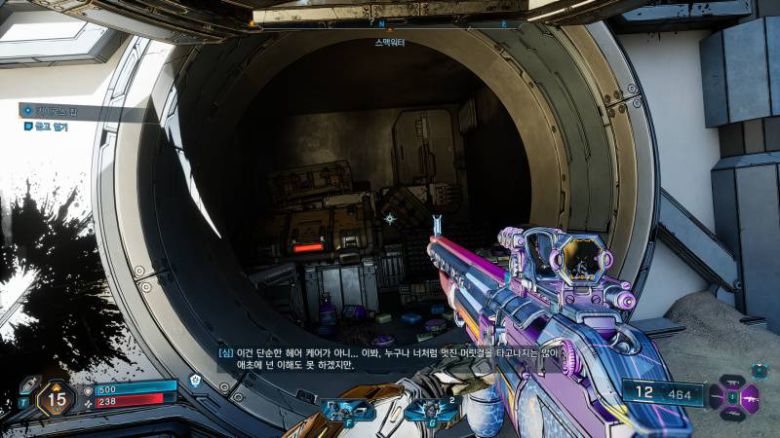Switch to the top weapon slot
780x438 pixels.
733,383
